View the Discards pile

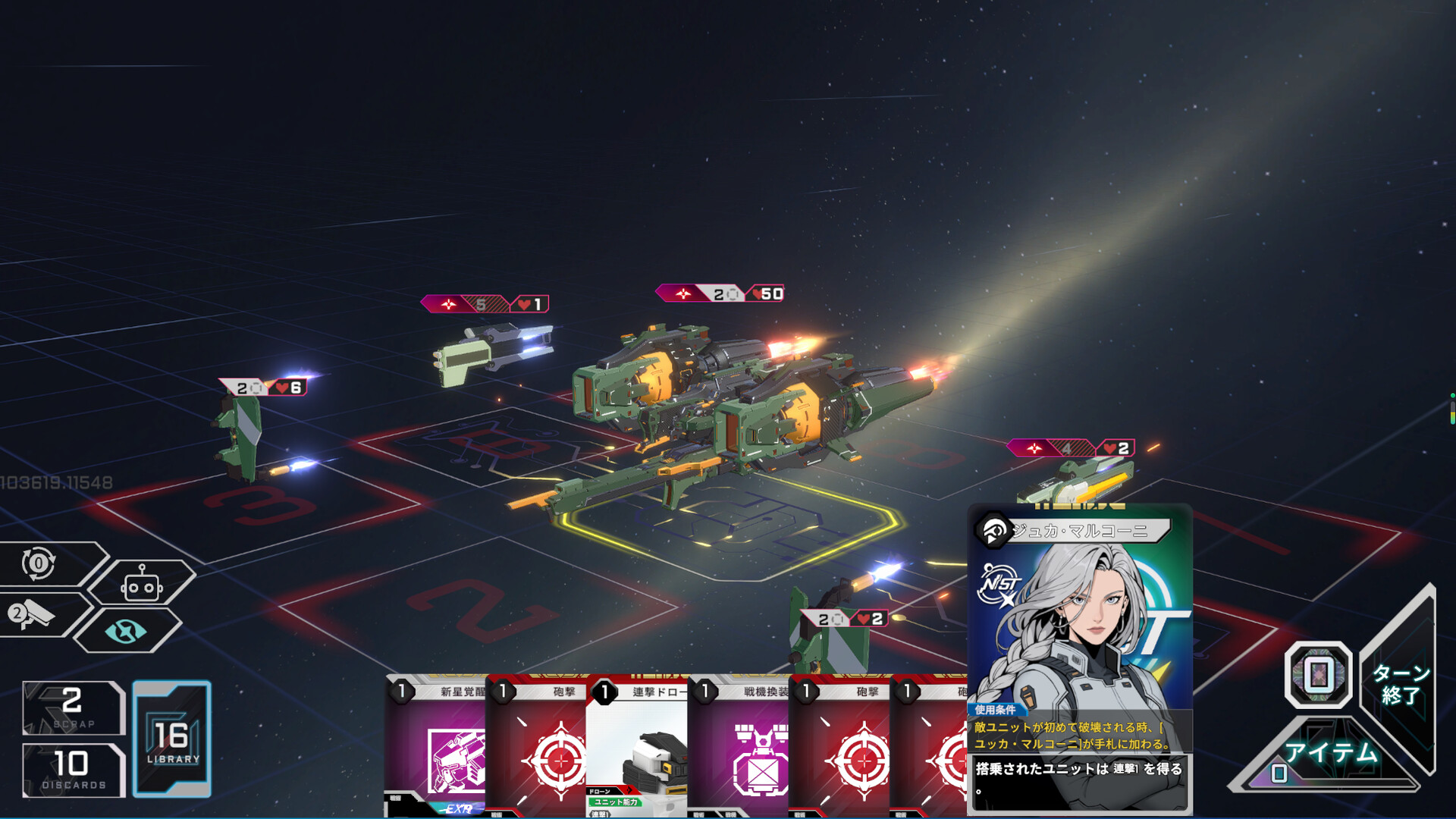pyautogui.click(x=74, y=770)
